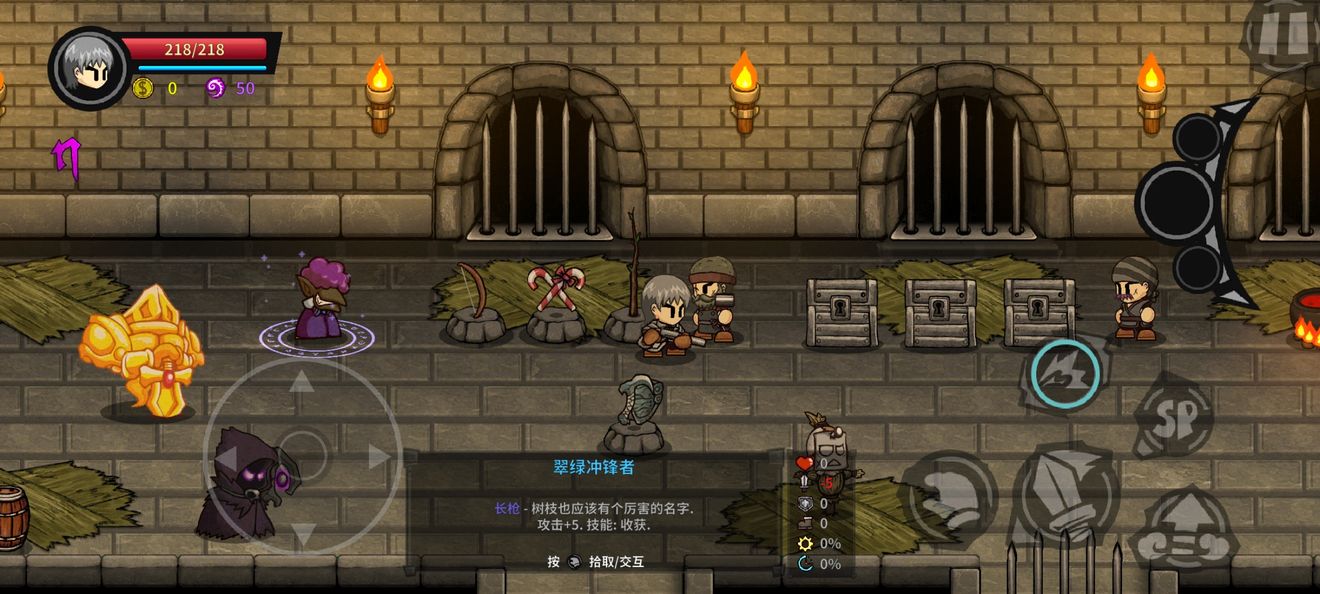
Task: Tap the virtual joystick's right arrow
Action: click(379, 457)
